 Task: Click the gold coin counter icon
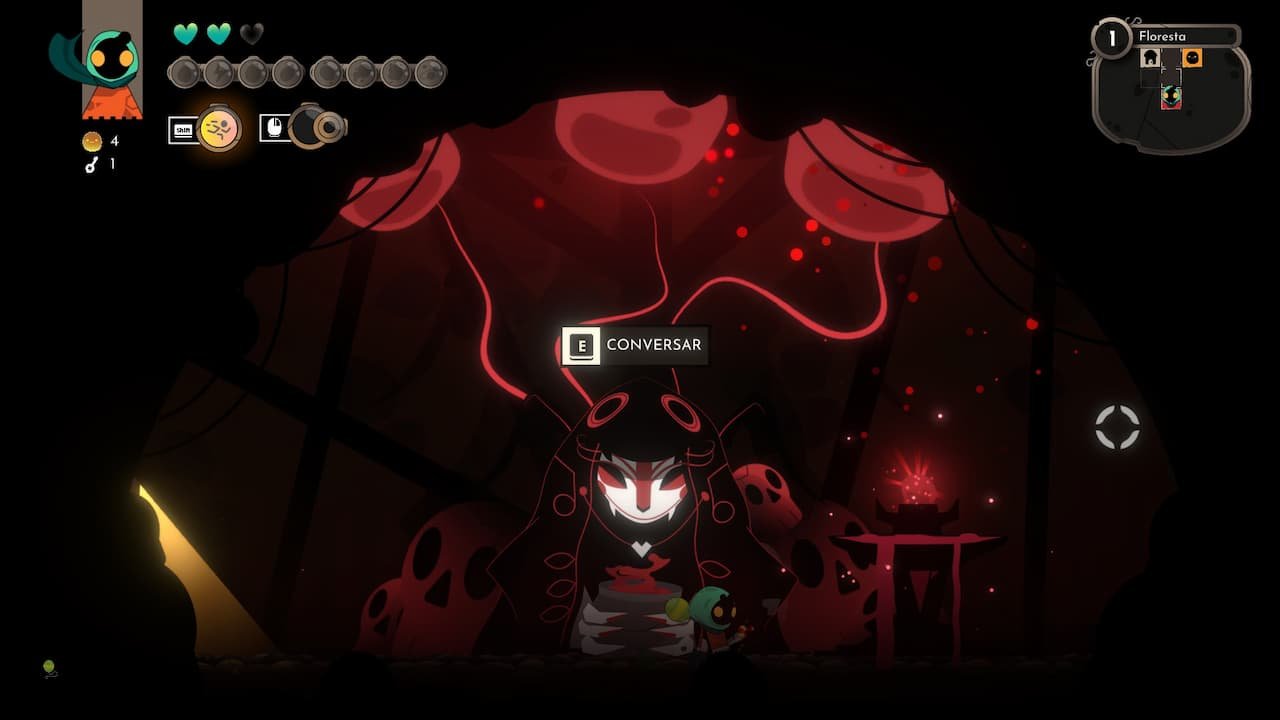tap(92, 142)
